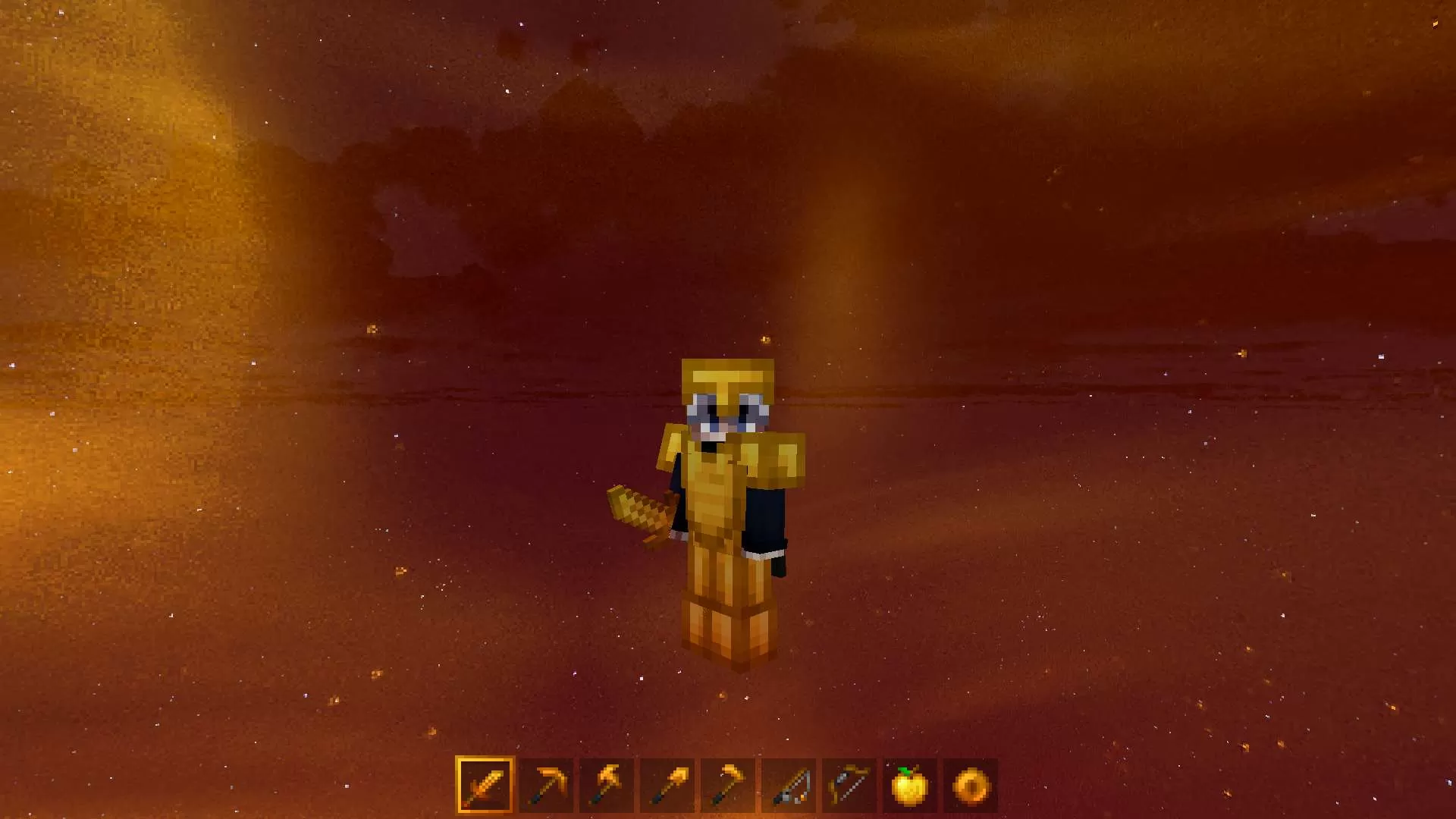Viewport: 1456px width, 819px height.
Task: Select the golden sword hotbar slot
Action: (x=485, y=785)
